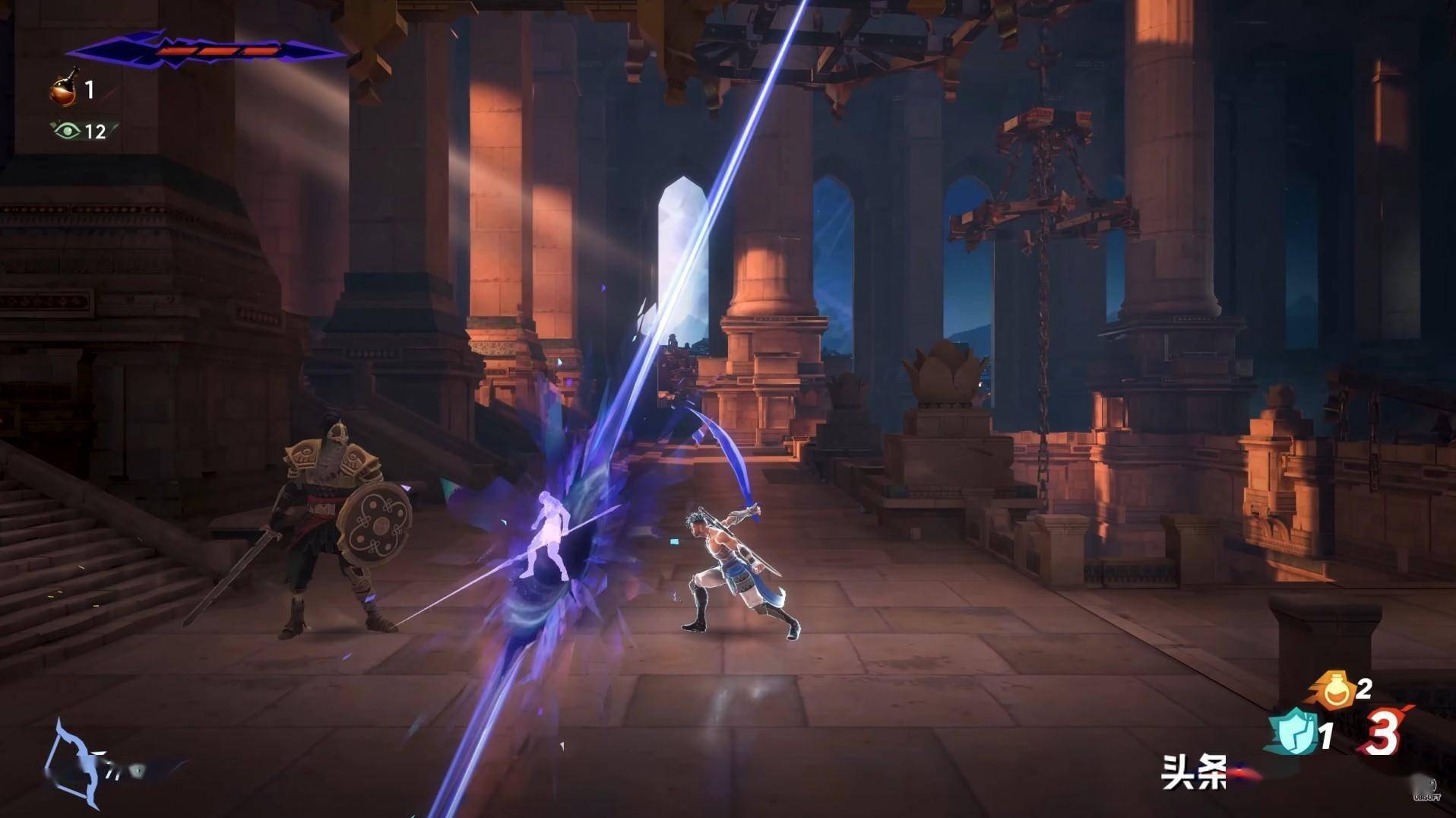The image size is (1456, 818).
Task: Select the teal shield ability icon
Action: coord(1292,731)
